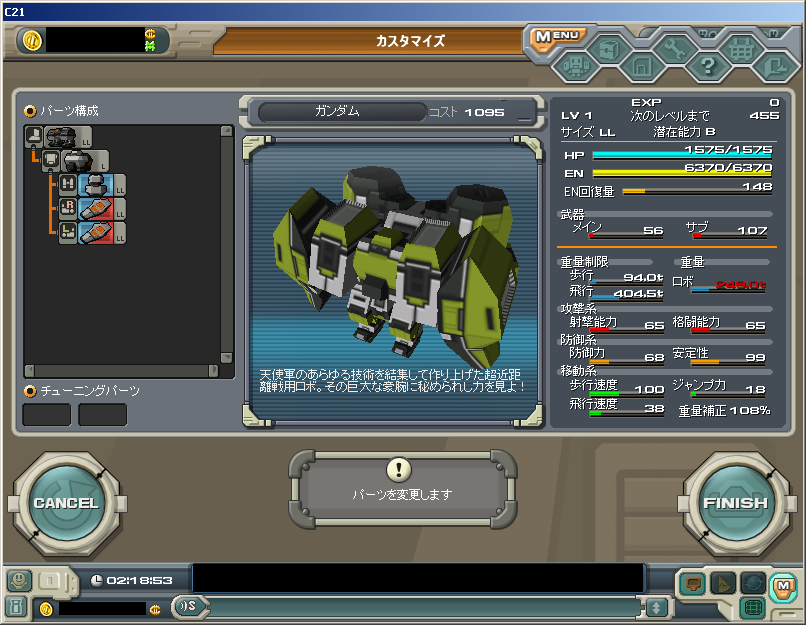This screenshot has height=625, width=806.
Task: Select the head part in the parts tree
Action: pyautogui.click(x=93, y=185)
